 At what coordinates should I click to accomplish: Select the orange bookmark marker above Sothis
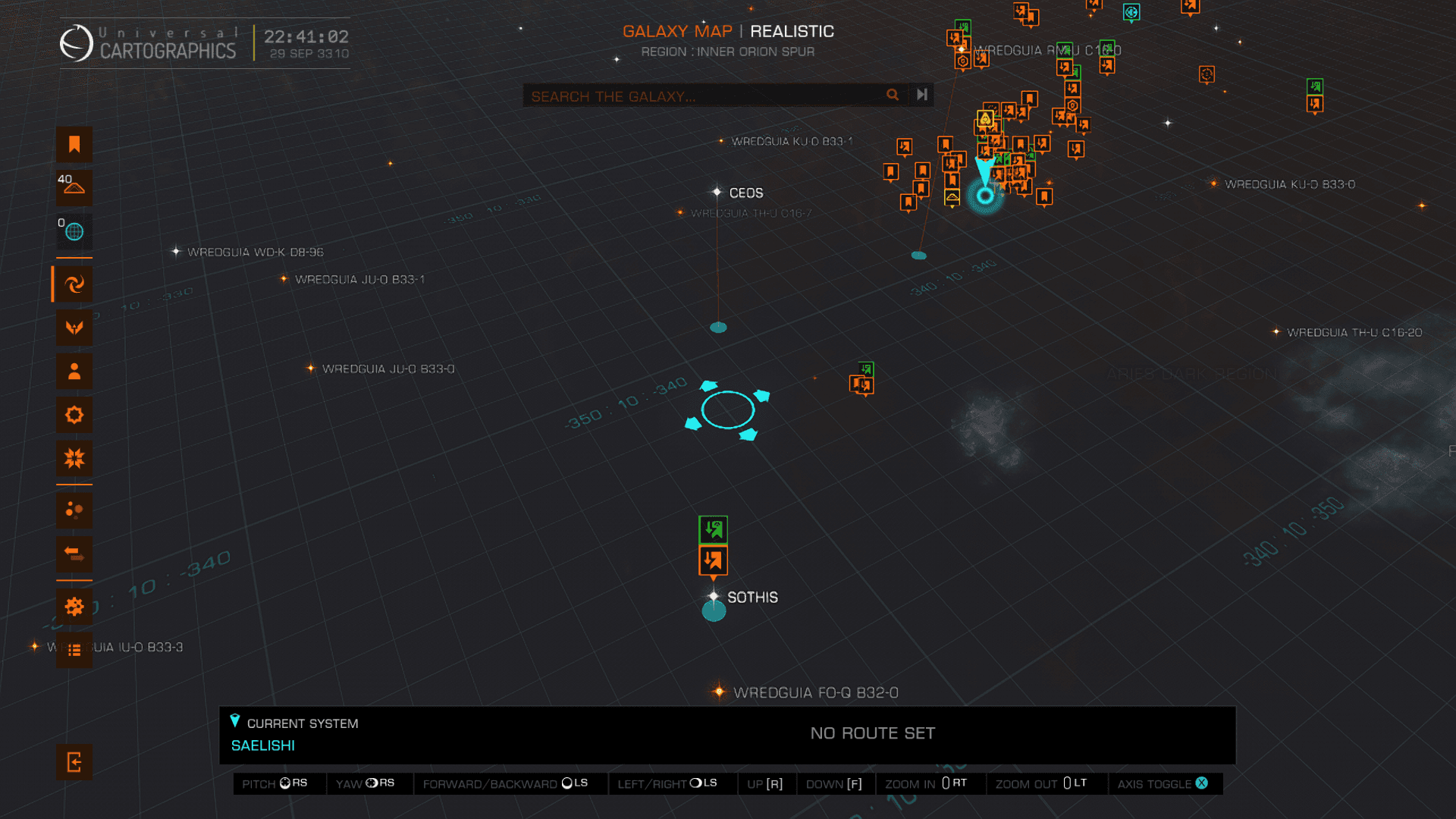tap(713, 561)
